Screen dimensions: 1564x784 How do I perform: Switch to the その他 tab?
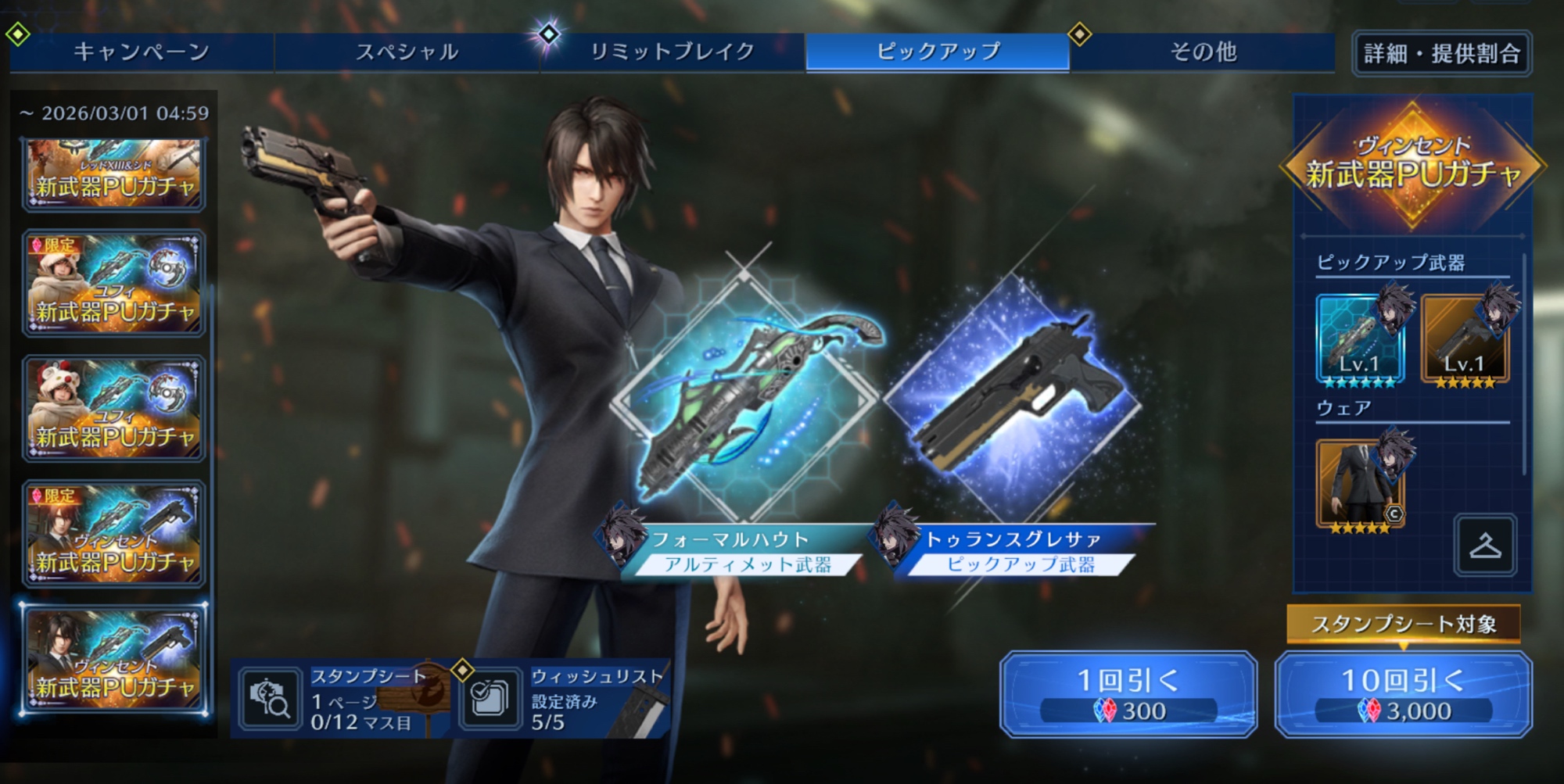tap(1203, 52)
